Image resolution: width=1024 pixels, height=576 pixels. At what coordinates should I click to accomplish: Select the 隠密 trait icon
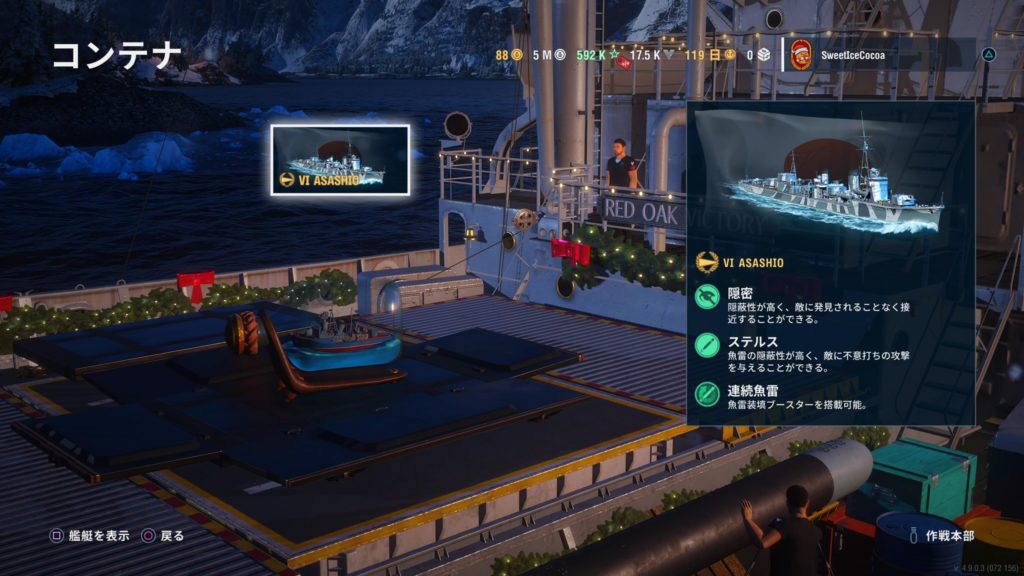(709, 297)
